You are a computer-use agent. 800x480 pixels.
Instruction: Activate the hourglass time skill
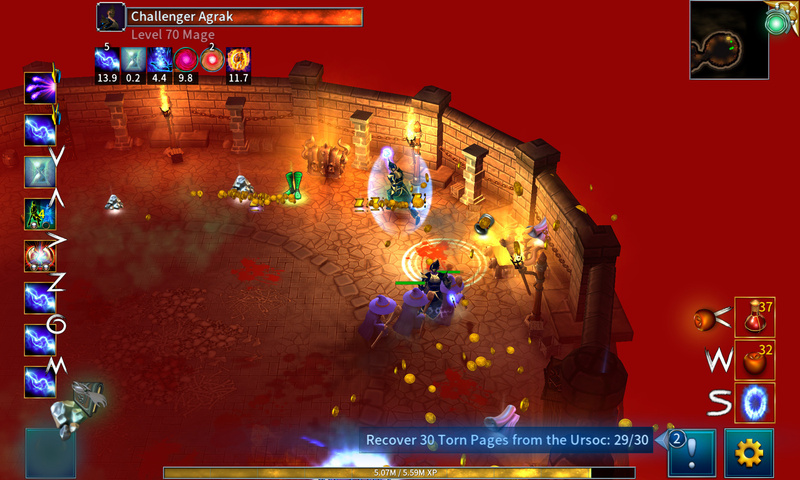pyautogui.click(x=40, y=171)
